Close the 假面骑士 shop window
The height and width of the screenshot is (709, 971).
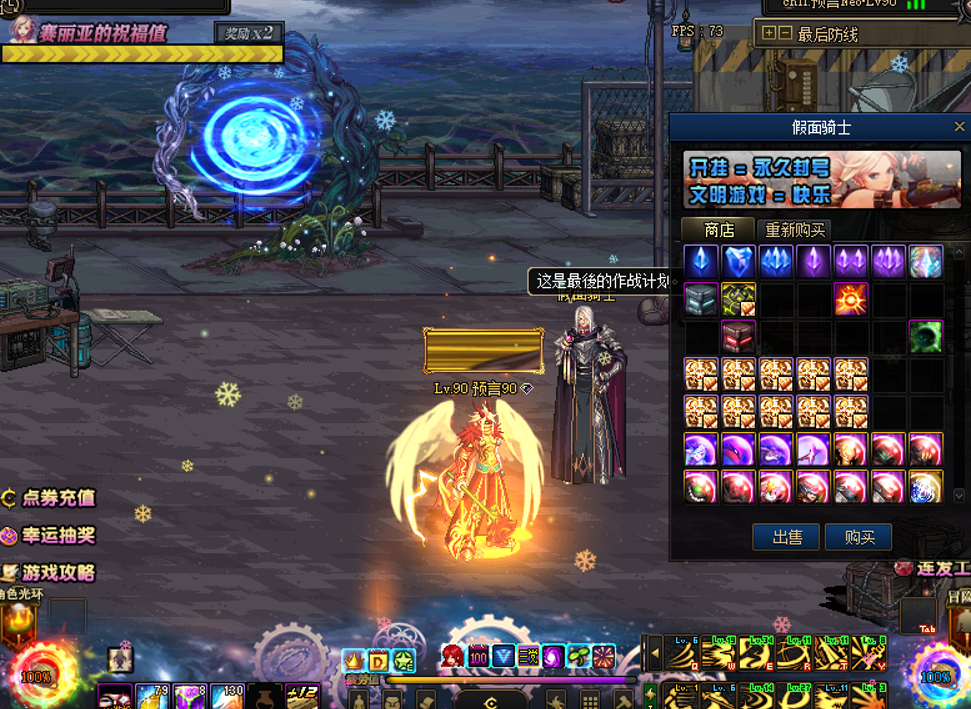(959, 127)
